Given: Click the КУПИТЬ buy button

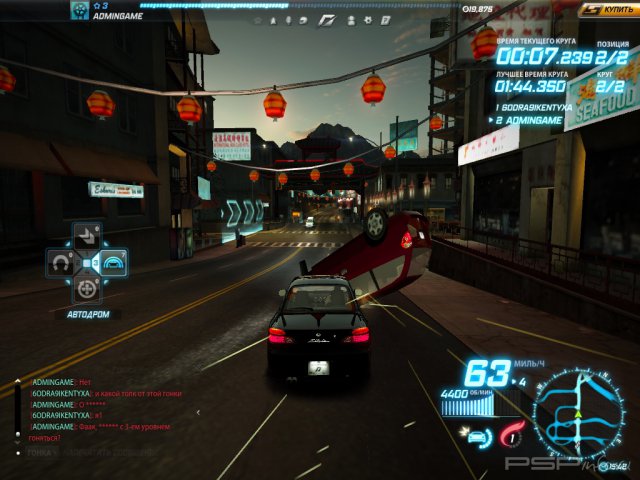Looking at the screenshot, I should 608,9.
